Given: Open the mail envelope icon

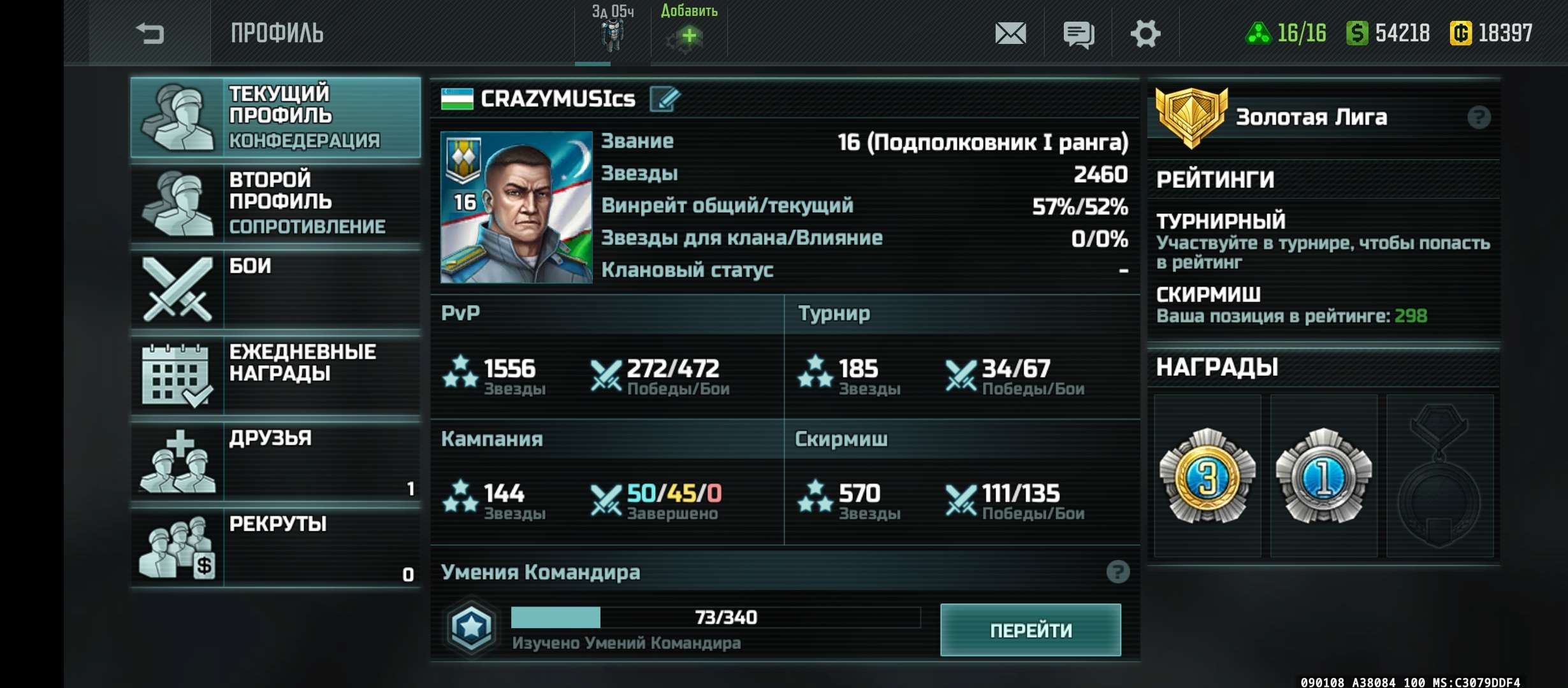Looking at the screenshot, I should pos(1010,33).
